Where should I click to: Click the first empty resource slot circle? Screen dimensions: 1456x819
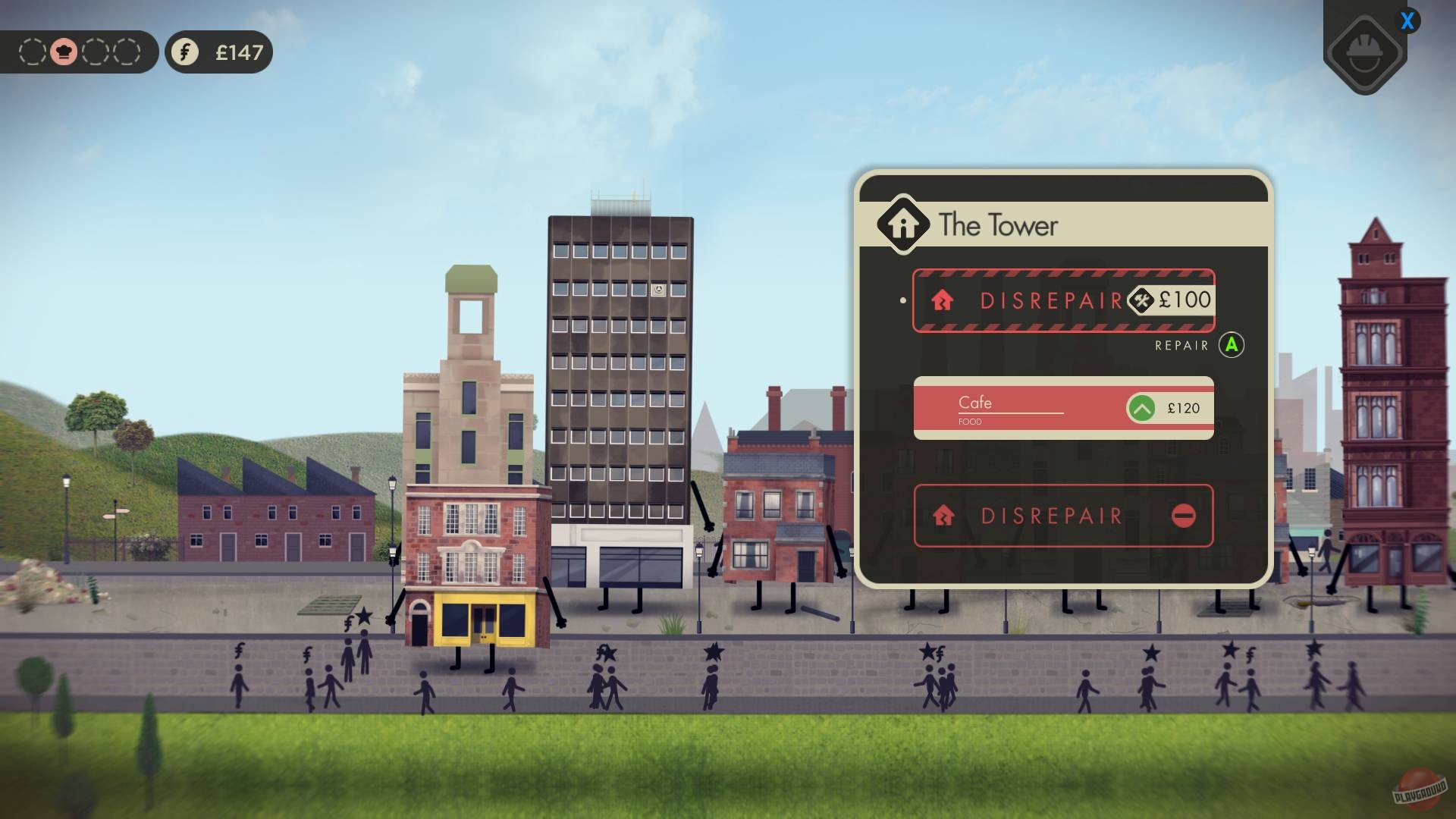coord(31,52)
